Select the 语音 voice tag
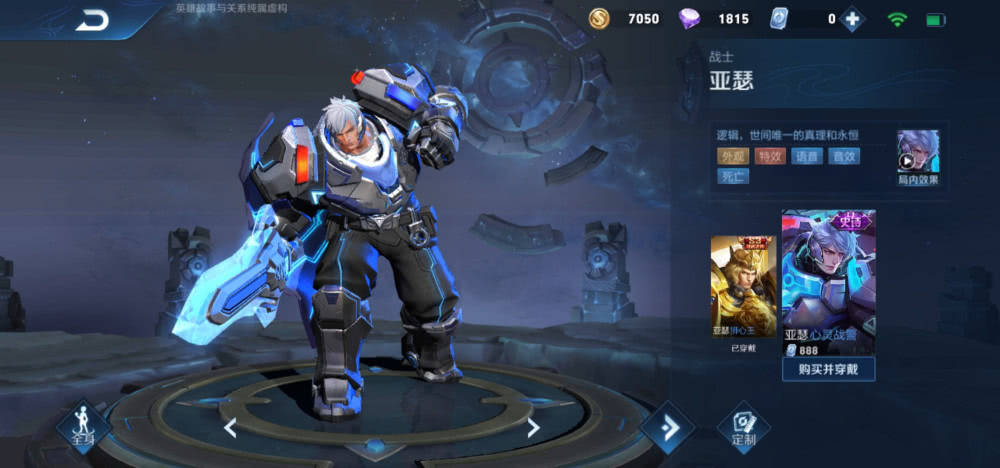The height and width of the screenshot is (468, 1000). point(806,156)
